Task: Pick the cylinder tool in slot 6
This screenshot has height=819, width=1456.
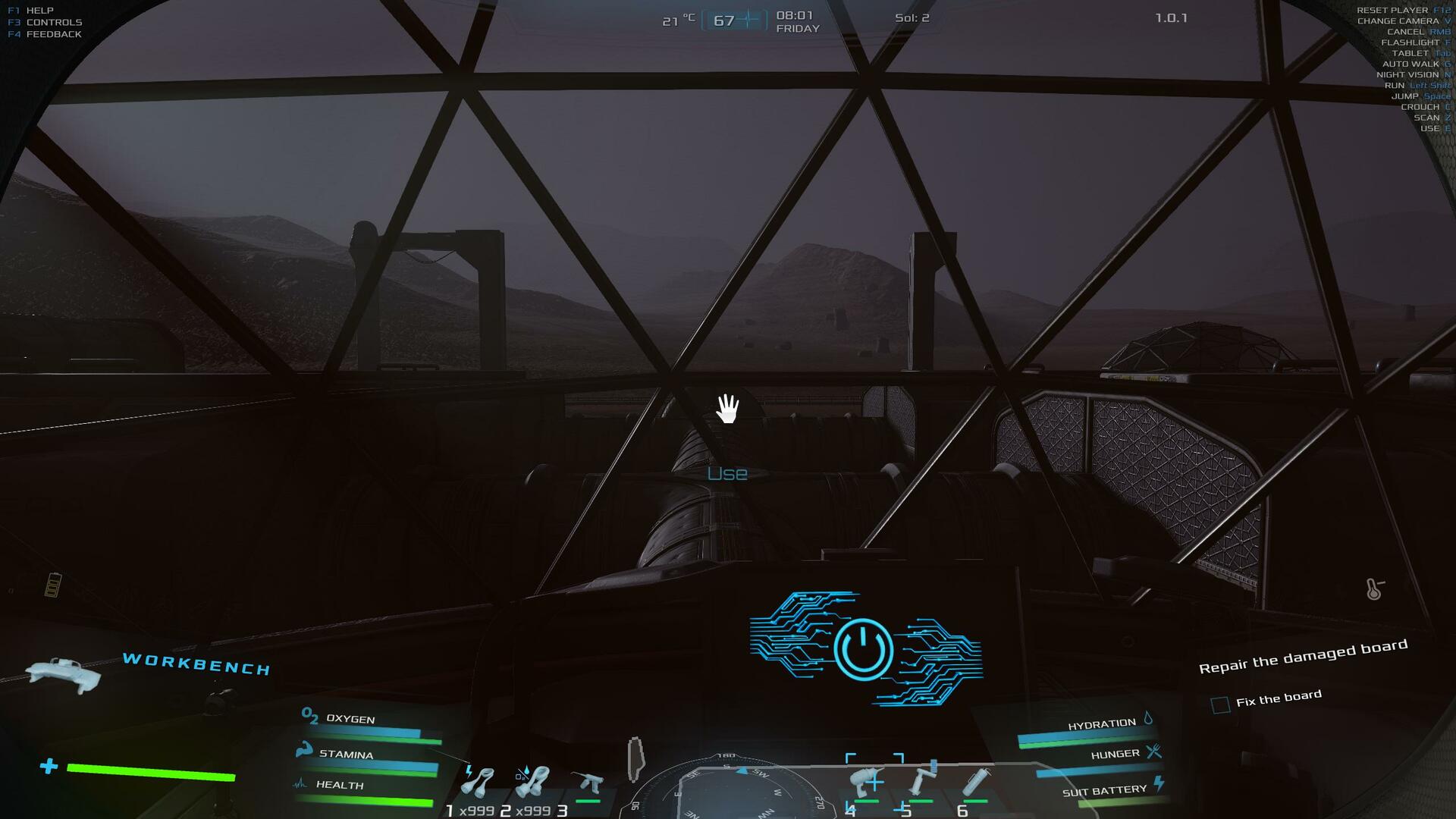Action: click(x=976, y=782)
